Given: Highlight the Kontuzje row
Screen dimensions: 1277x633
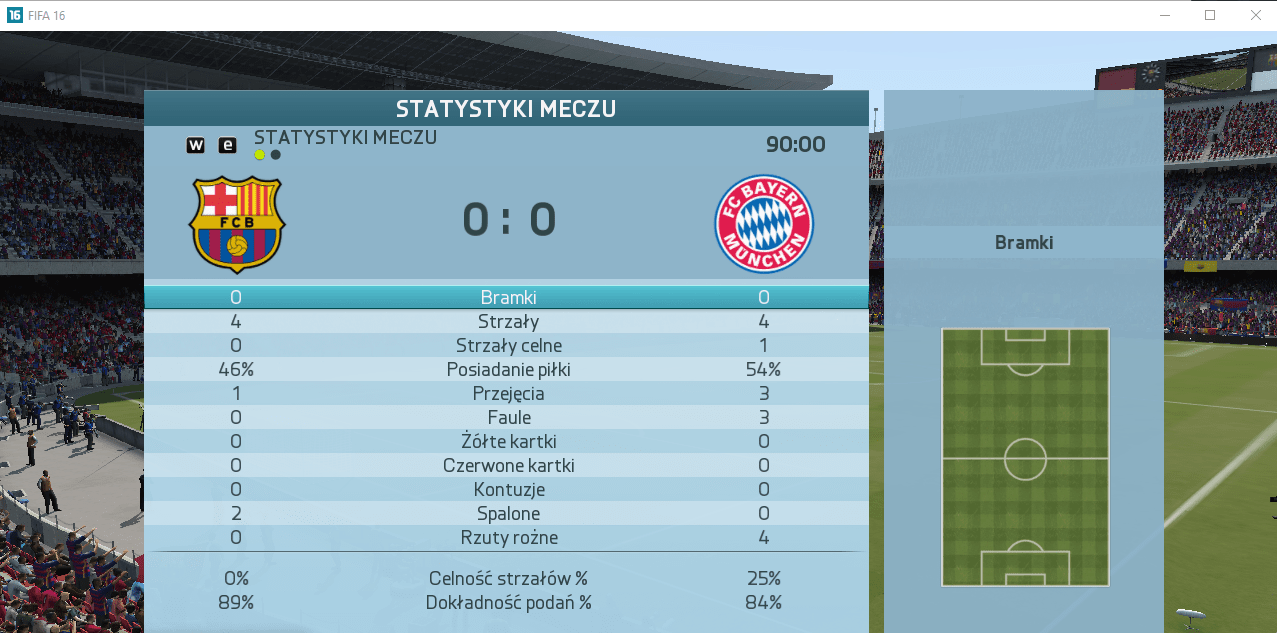Looking at the screenshot, I should (x=508, y=489).
